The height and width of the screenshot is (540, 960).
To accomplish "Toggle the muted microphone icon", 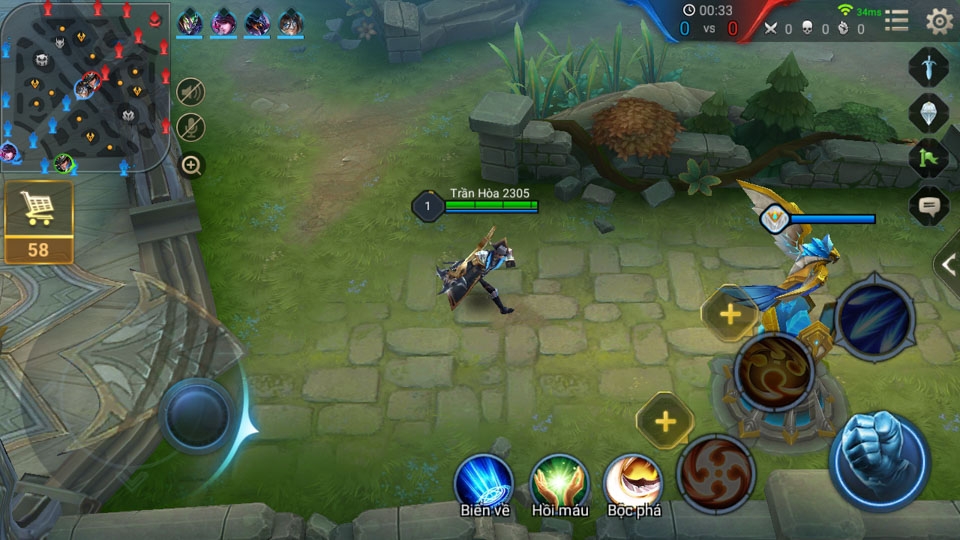I will (191, 127).
